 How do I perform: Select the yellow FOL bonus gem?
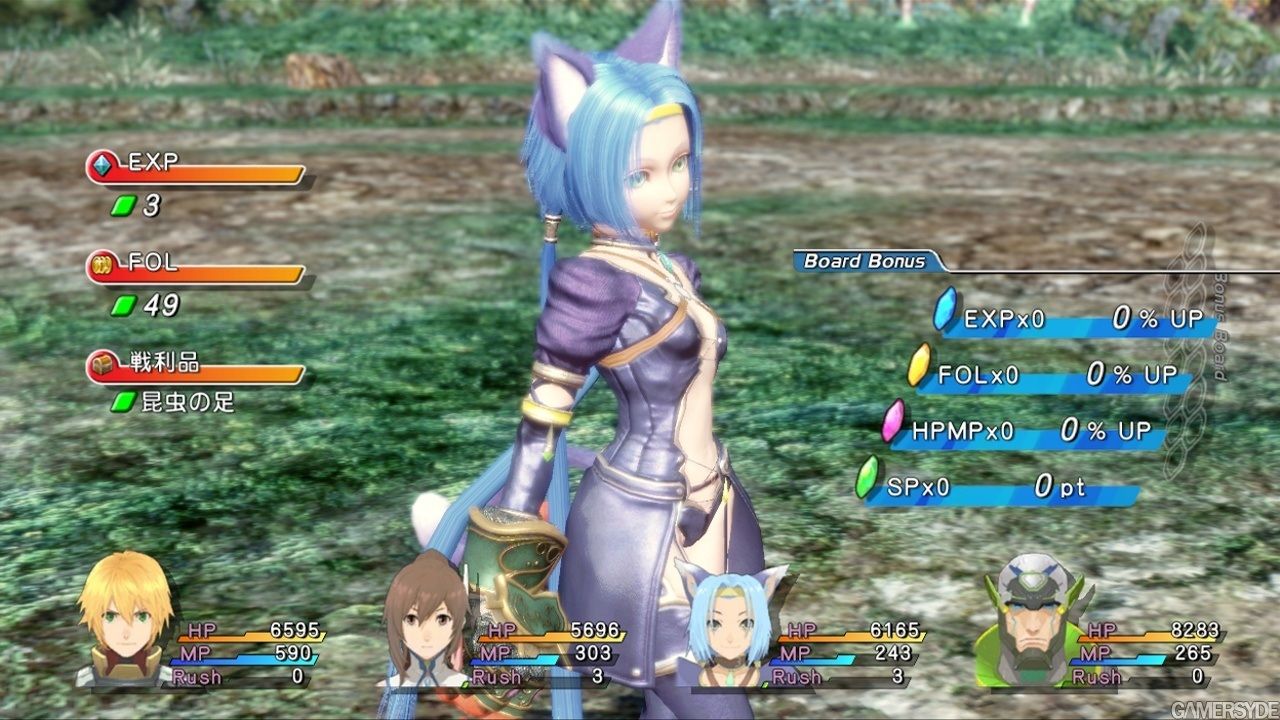point(919,367)
